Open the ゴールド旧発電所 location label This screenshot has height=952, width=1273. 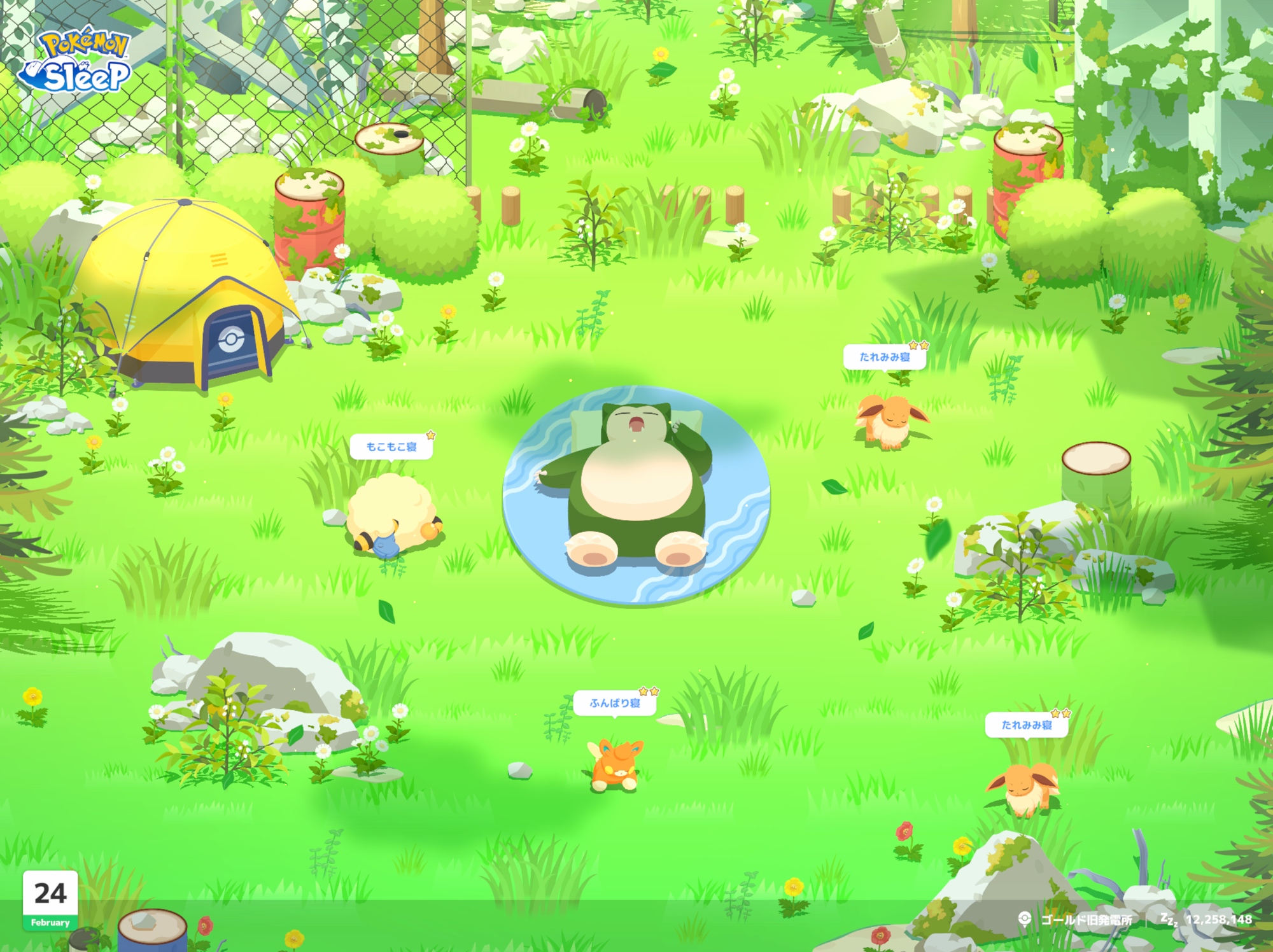[x=1085, y=920]
